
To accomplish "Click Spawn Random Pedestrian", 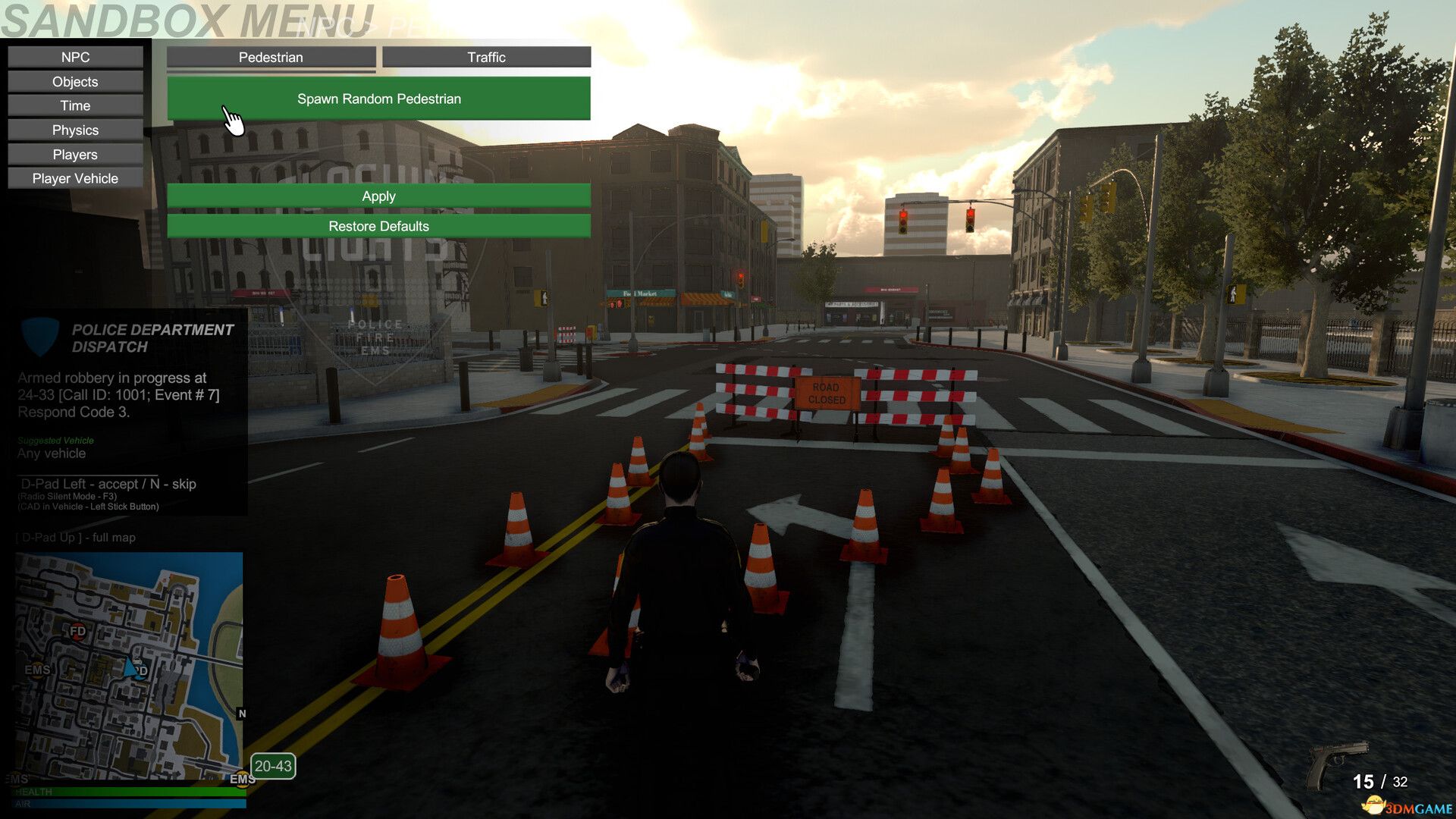I will click(379, 99).
